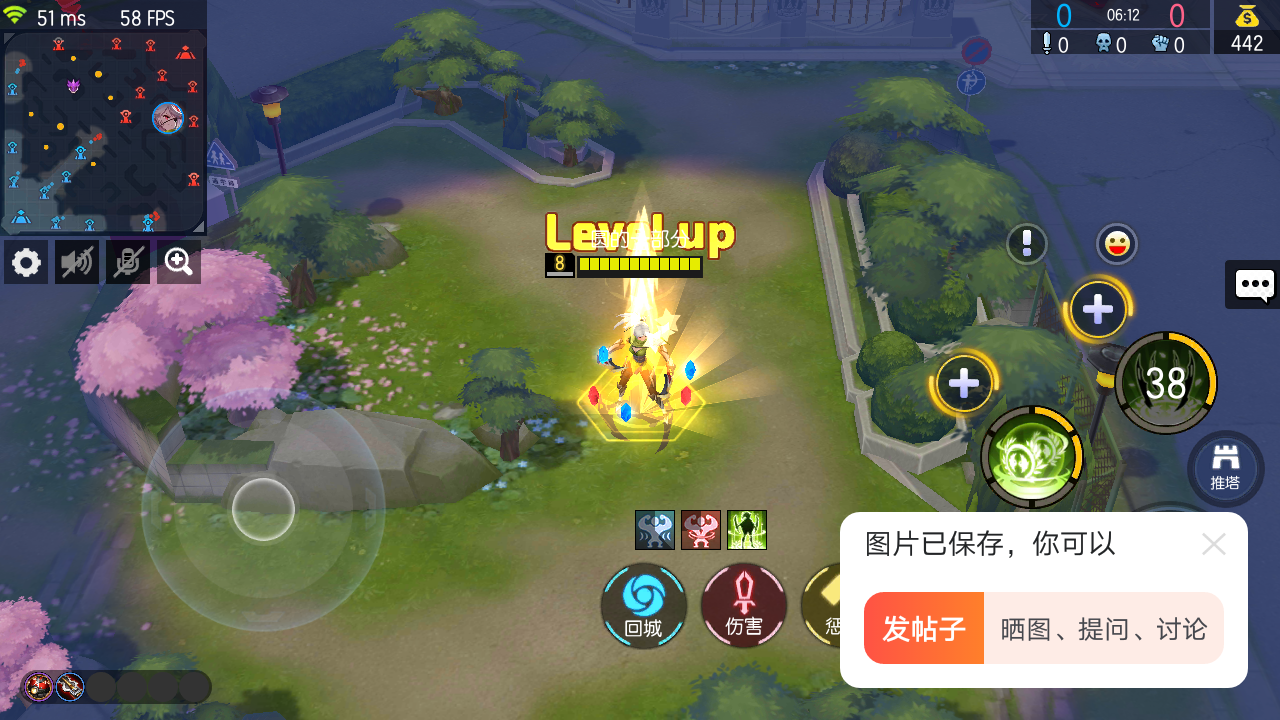Toggle minimap zoom with the magnifier
Image resolution: width=1280 pixels, height=720 pixels.
point(178,261)
